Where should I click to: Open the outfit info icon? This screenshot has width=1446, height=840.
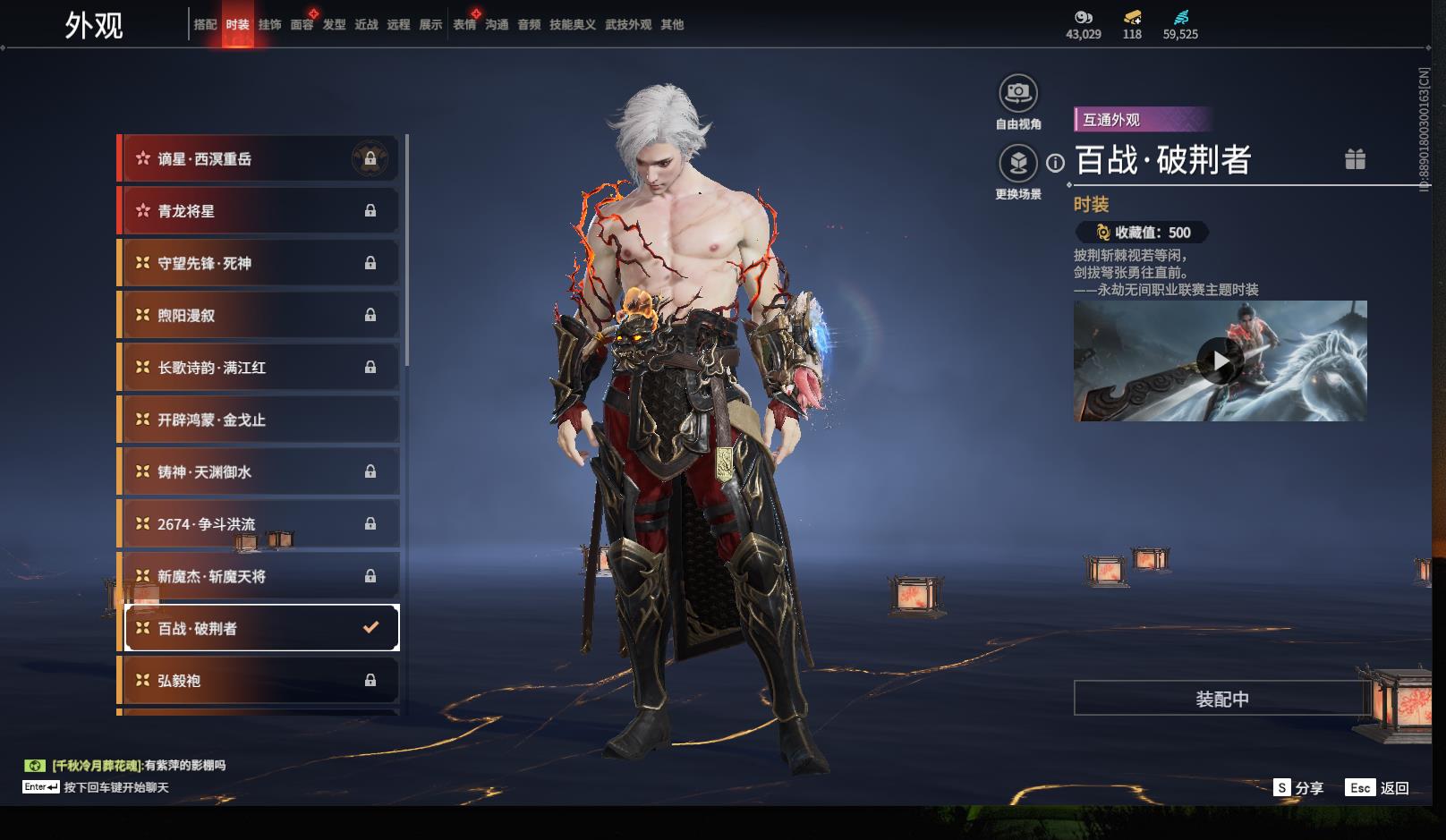coord(1056,163)
